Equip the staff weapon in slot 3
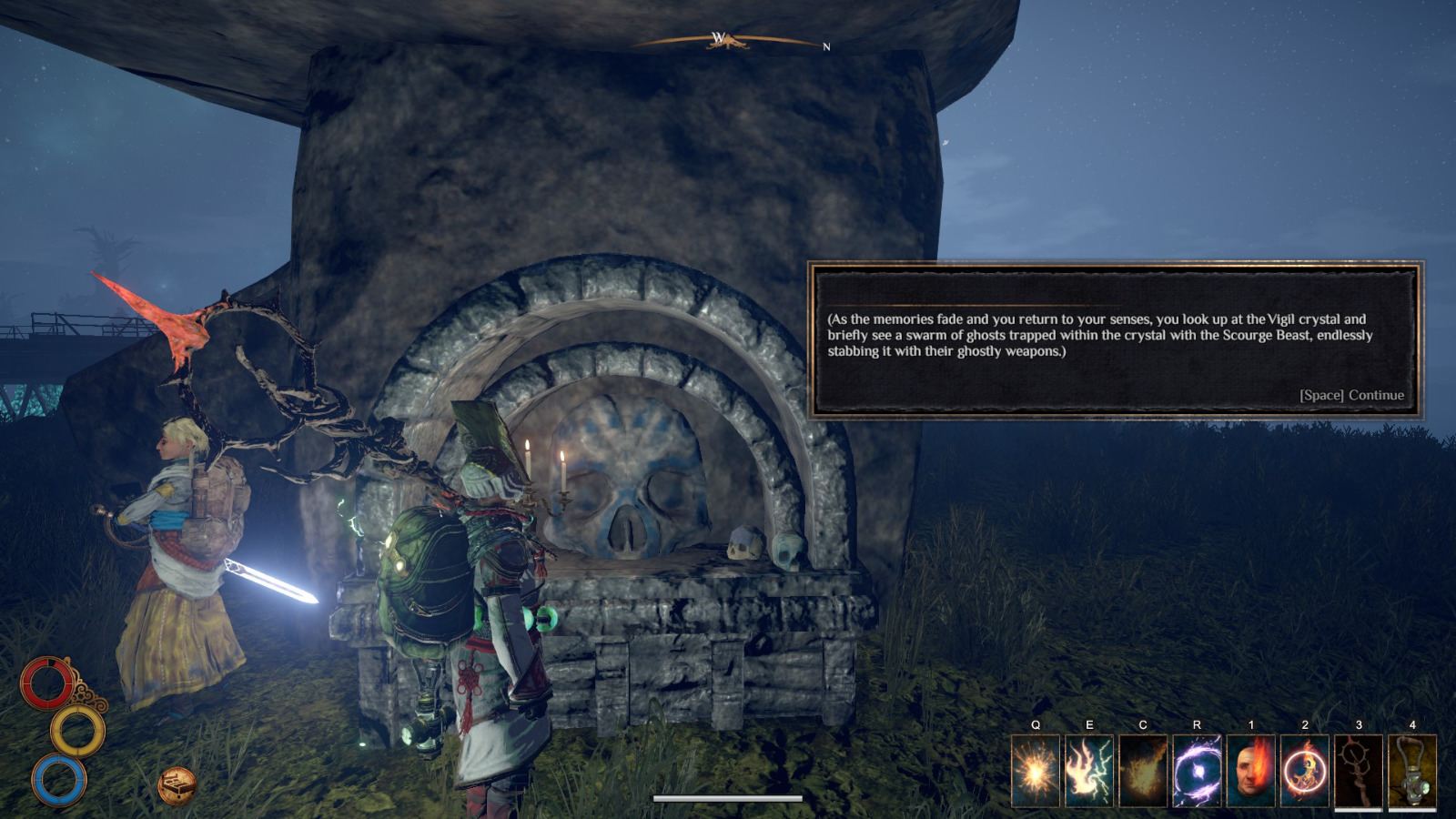 pyautogui.click(x=1358, y=769)
